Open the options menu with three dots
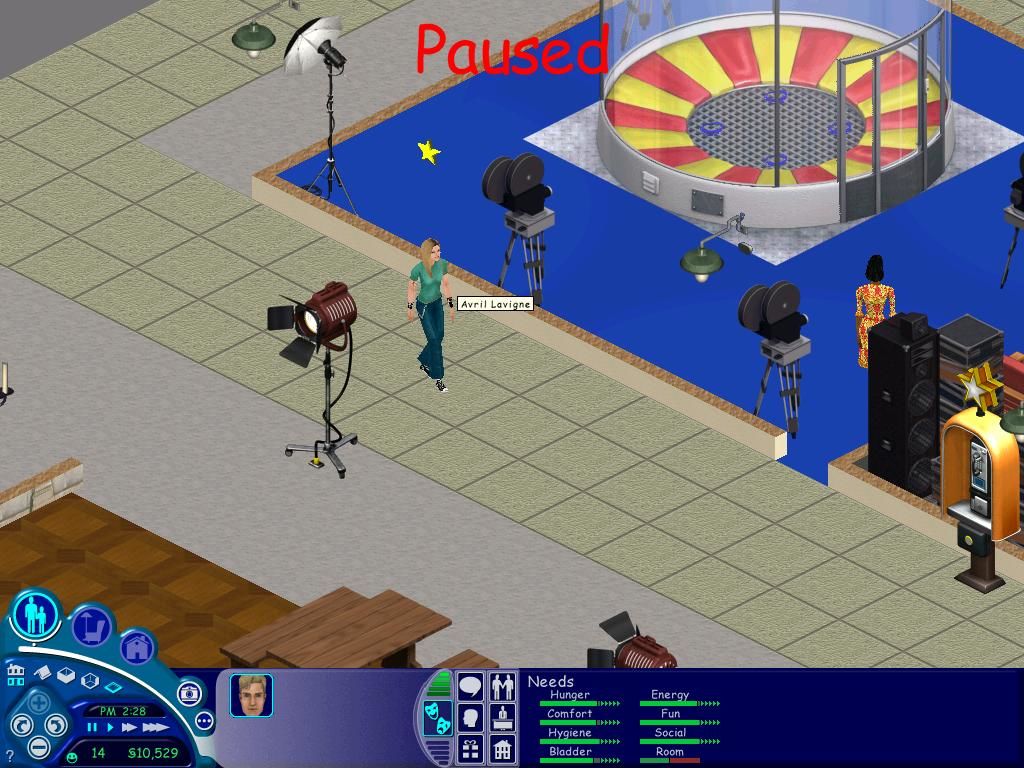The image size is (1024, 768). point(204,721)
